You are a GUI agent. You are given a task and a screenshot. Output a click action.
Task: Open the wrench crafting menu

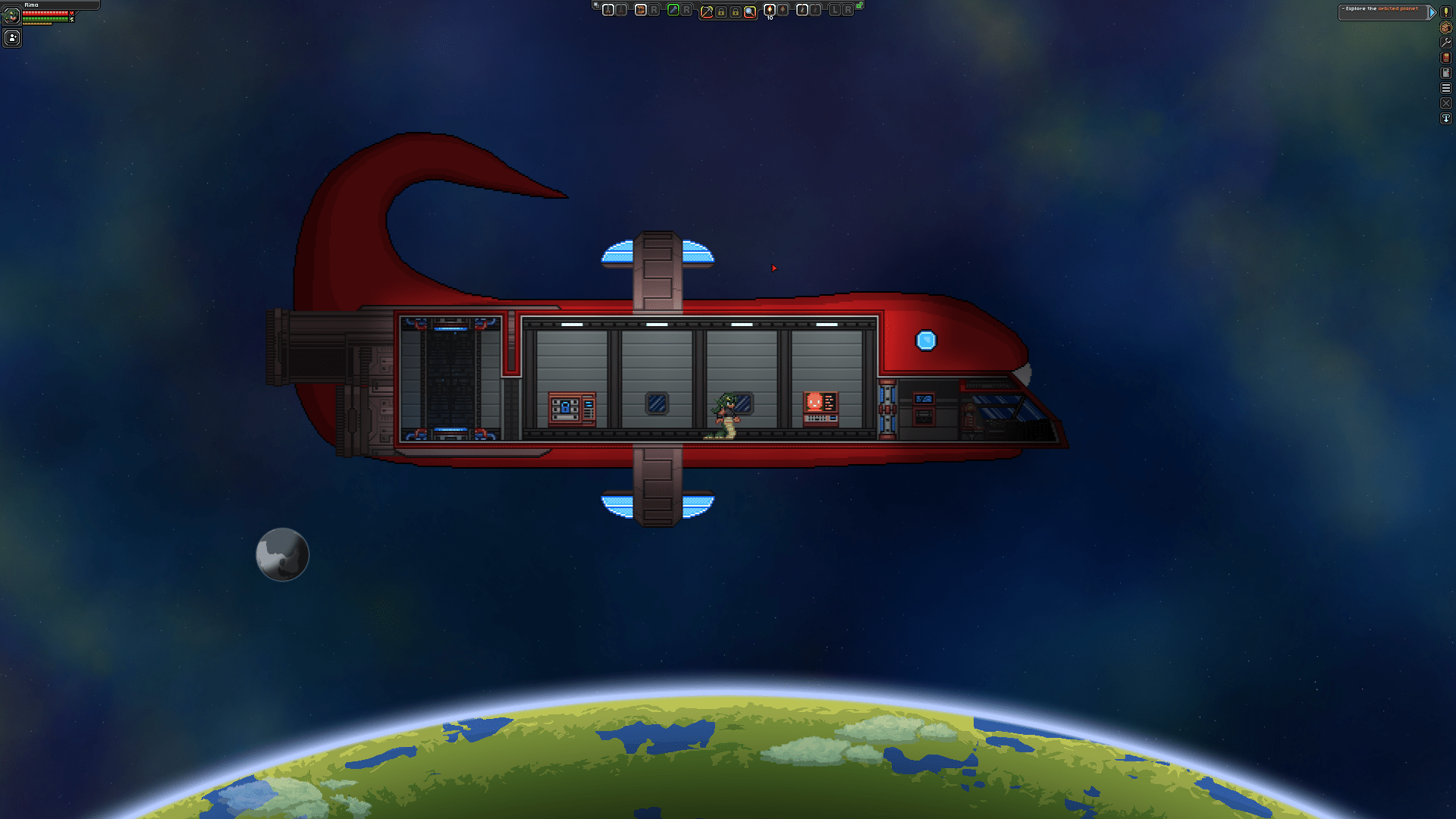click(1446, 42)
